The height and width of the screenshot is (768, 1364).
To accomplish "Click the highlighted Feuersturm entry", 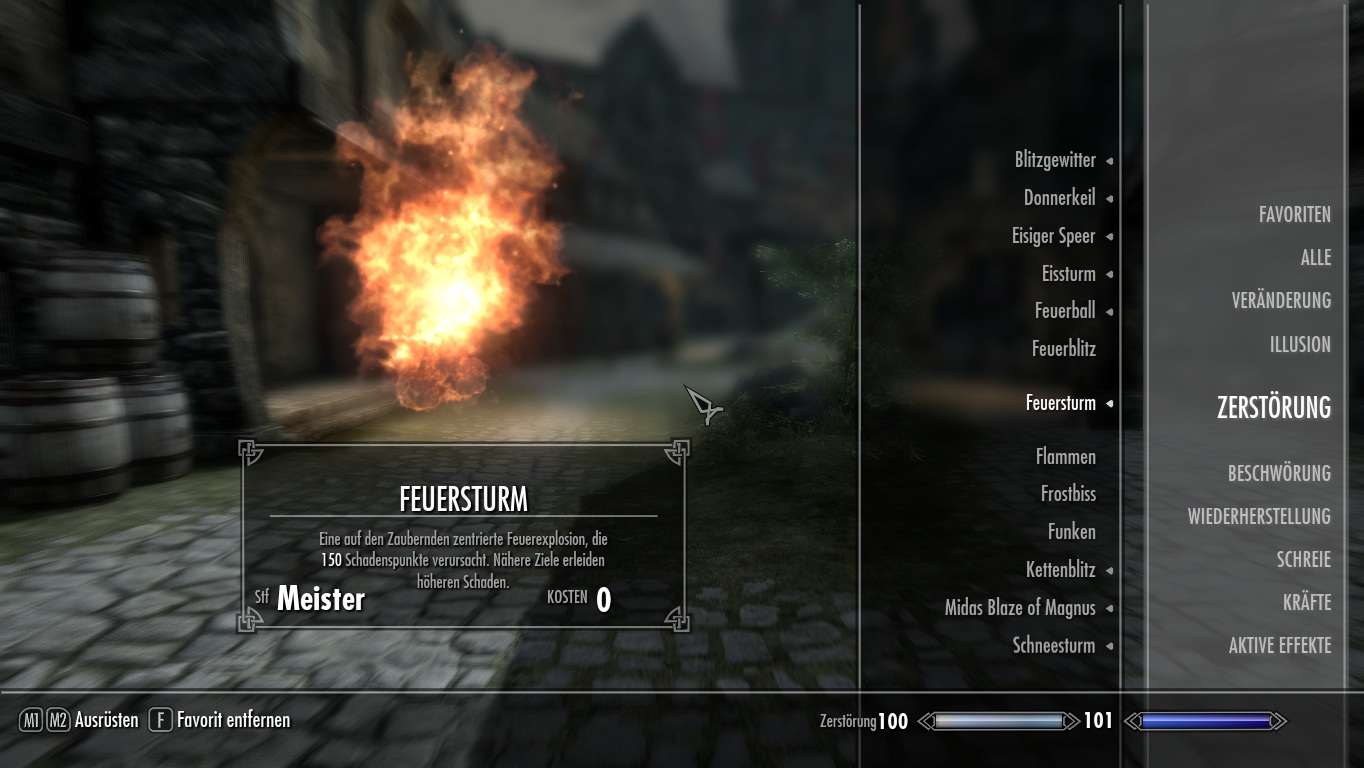I will click(1060, 403).
